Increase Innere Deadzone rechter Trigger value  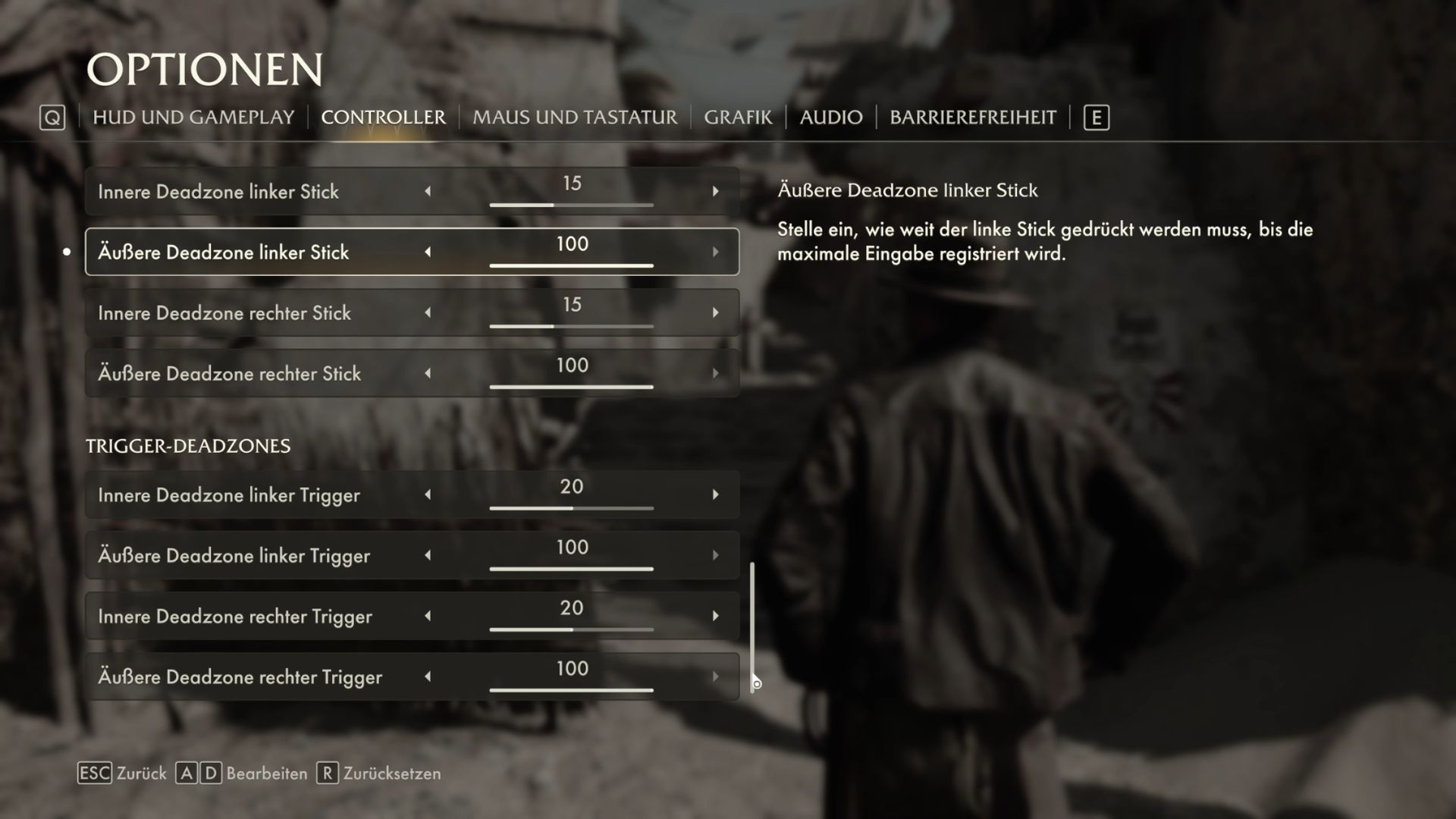715,617
